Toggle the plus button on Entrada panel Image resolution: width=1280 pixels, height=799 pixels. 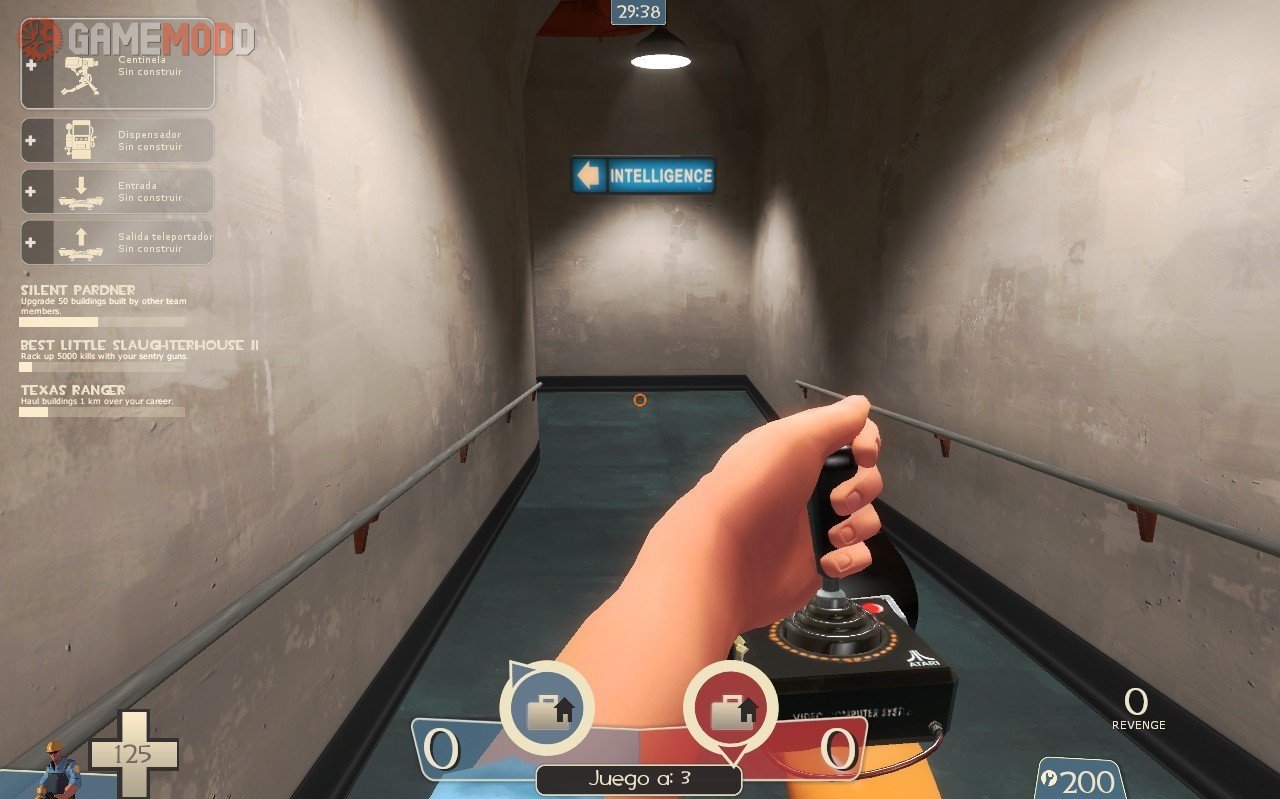tap(29, 192)
